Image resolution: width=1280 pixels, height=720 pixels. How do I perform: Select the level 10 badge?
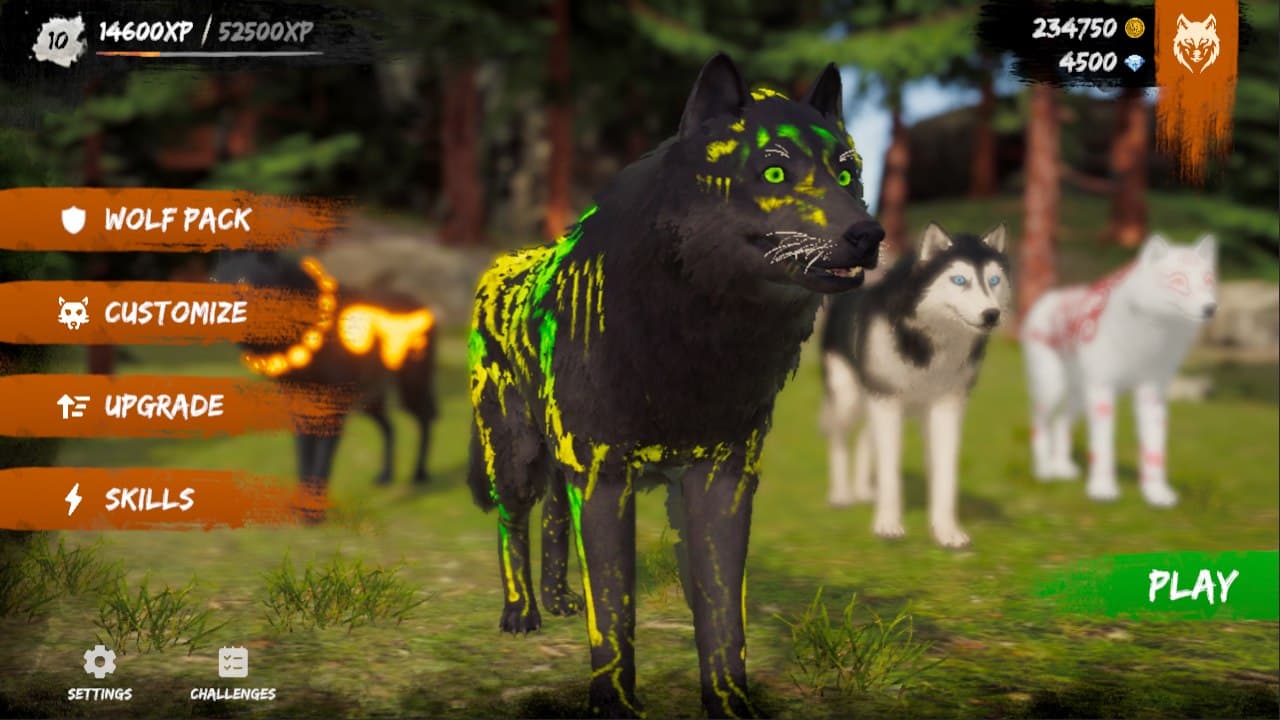58,36
